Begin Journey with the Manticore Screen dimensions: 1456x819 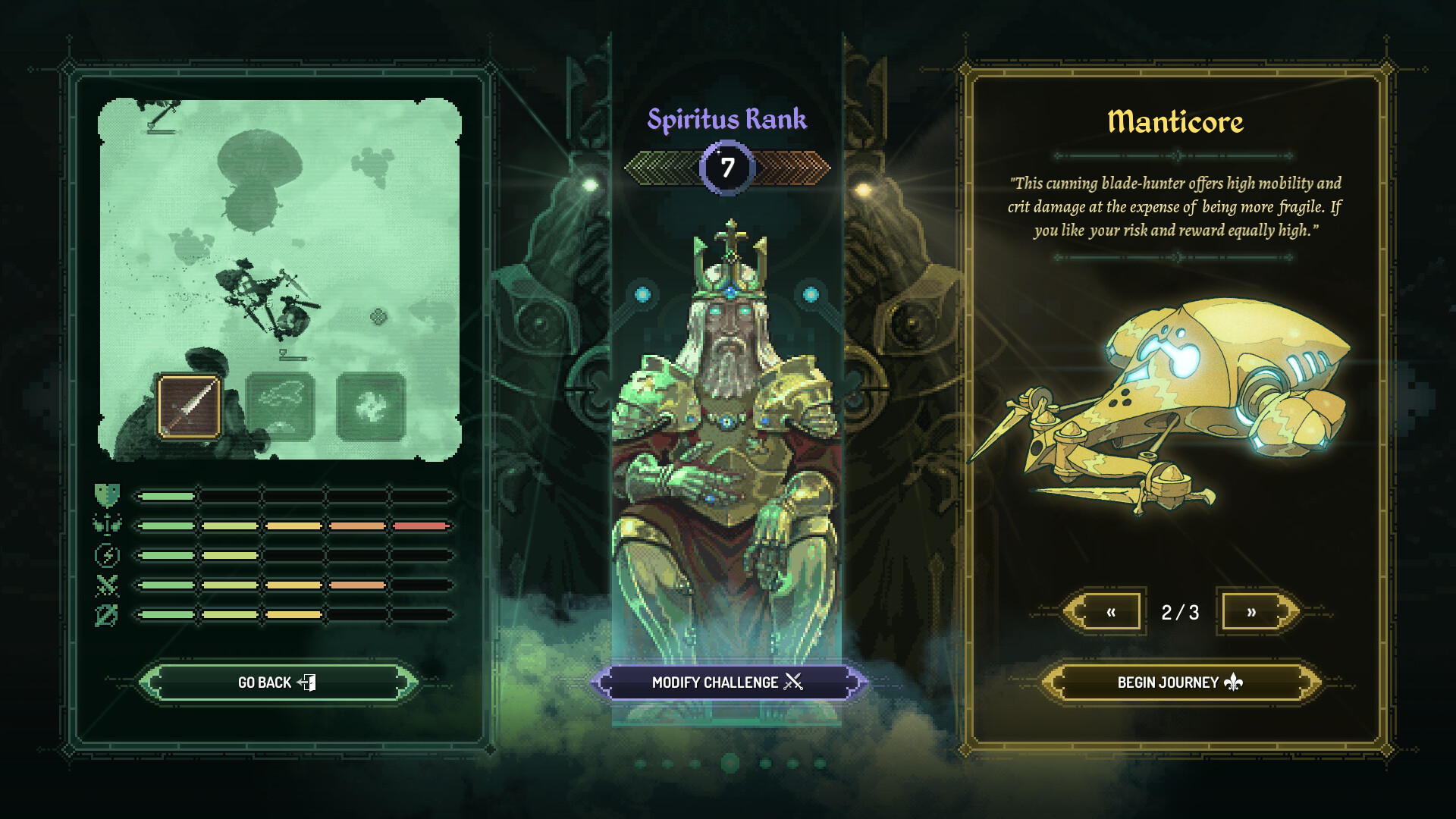1179,682
